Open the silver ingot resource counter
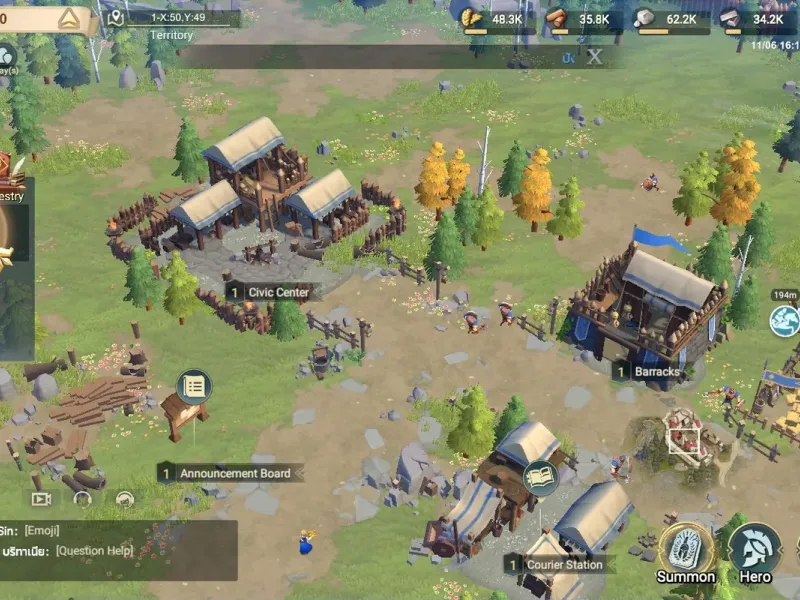The width and height of the screenshot is (800, 600). [755, 19]
